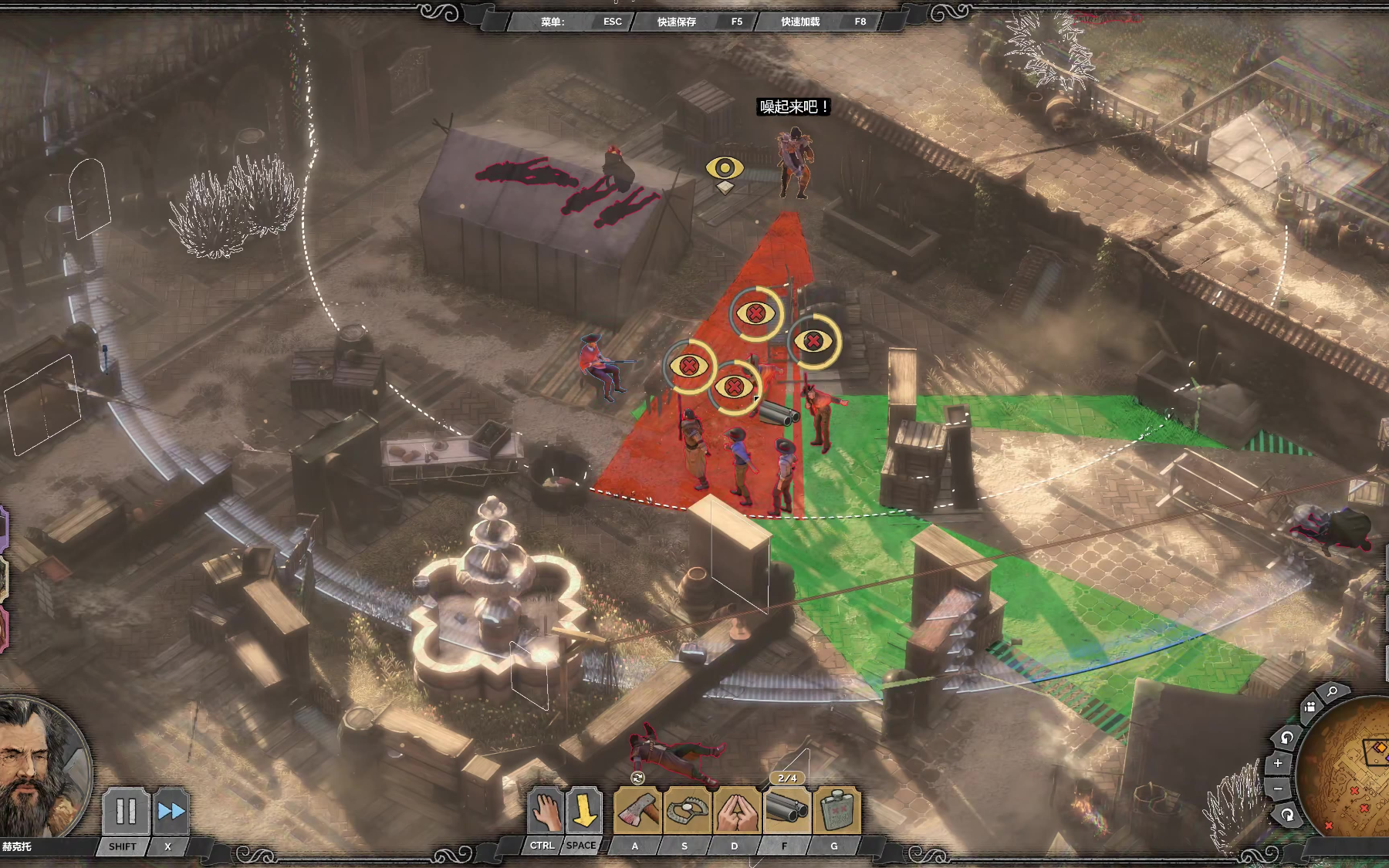This screenshot has height=868, width=1389.
Task: Rotate camera counter-clockwise
Action: click(1286, 738)
